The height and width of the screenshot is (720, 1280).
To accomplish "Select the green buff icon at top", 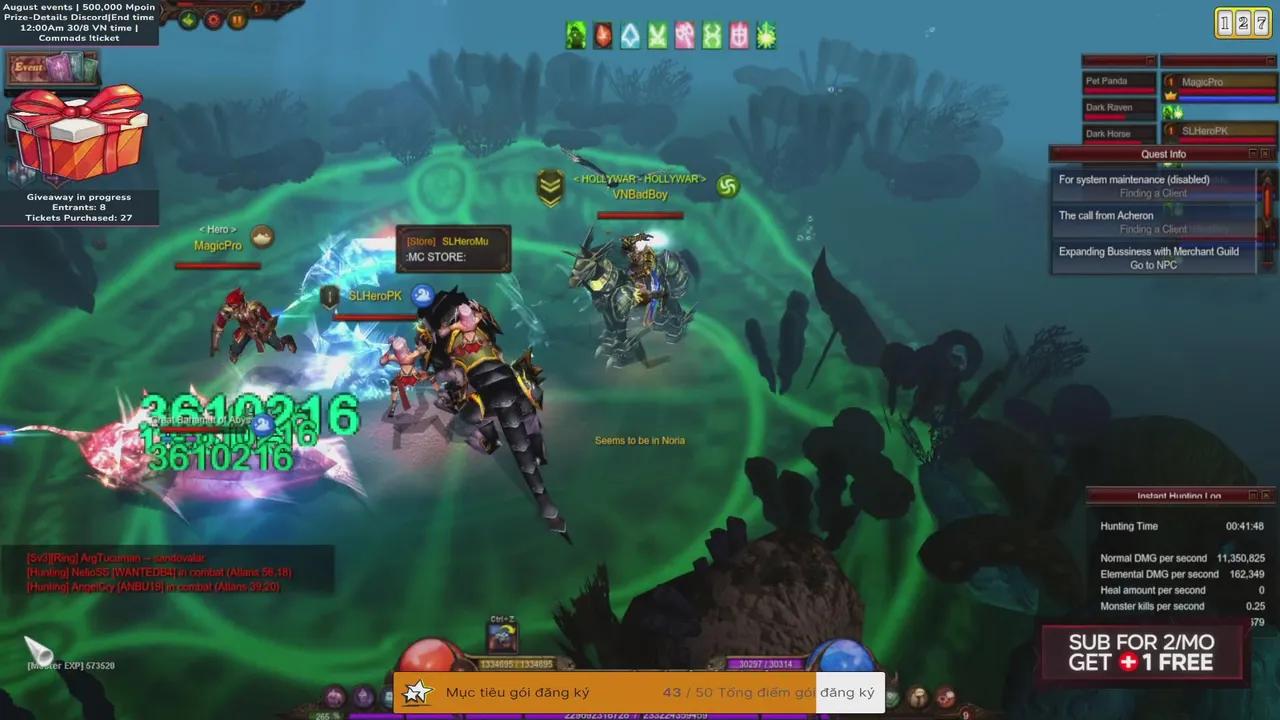I will 575,35.
